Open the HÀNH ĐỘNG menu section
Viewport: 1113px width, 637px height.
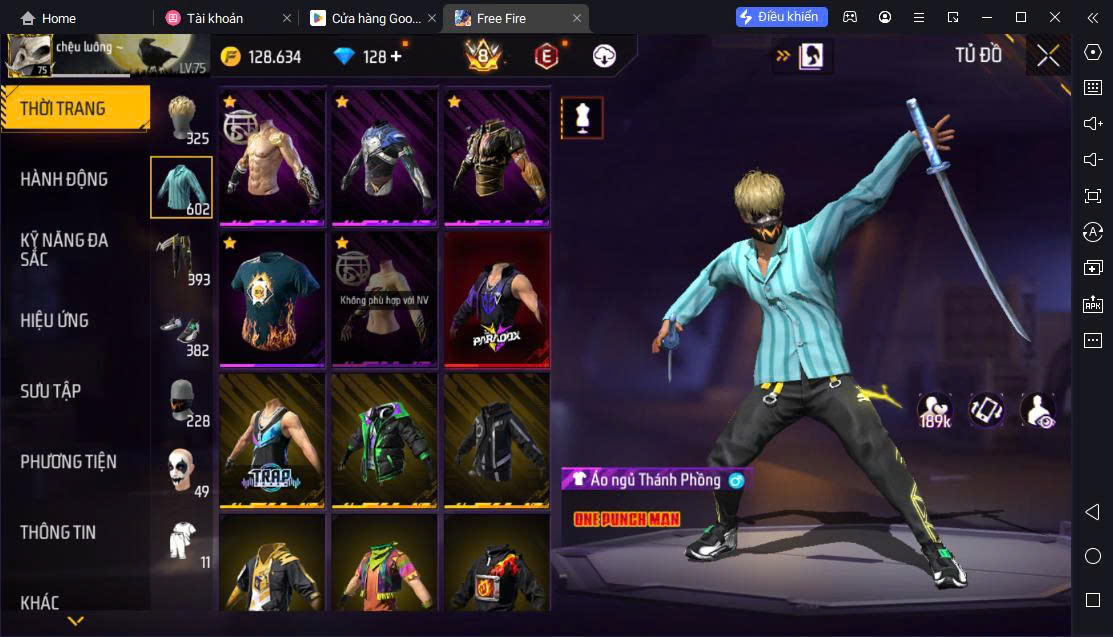64,179
